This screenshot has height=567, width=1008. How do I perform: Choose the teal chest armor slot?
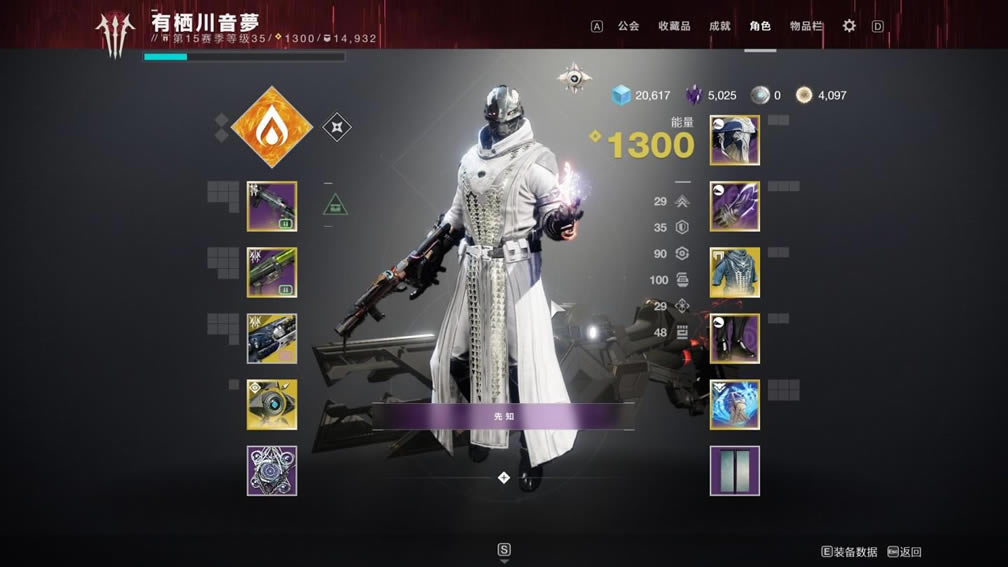[735, 273]
